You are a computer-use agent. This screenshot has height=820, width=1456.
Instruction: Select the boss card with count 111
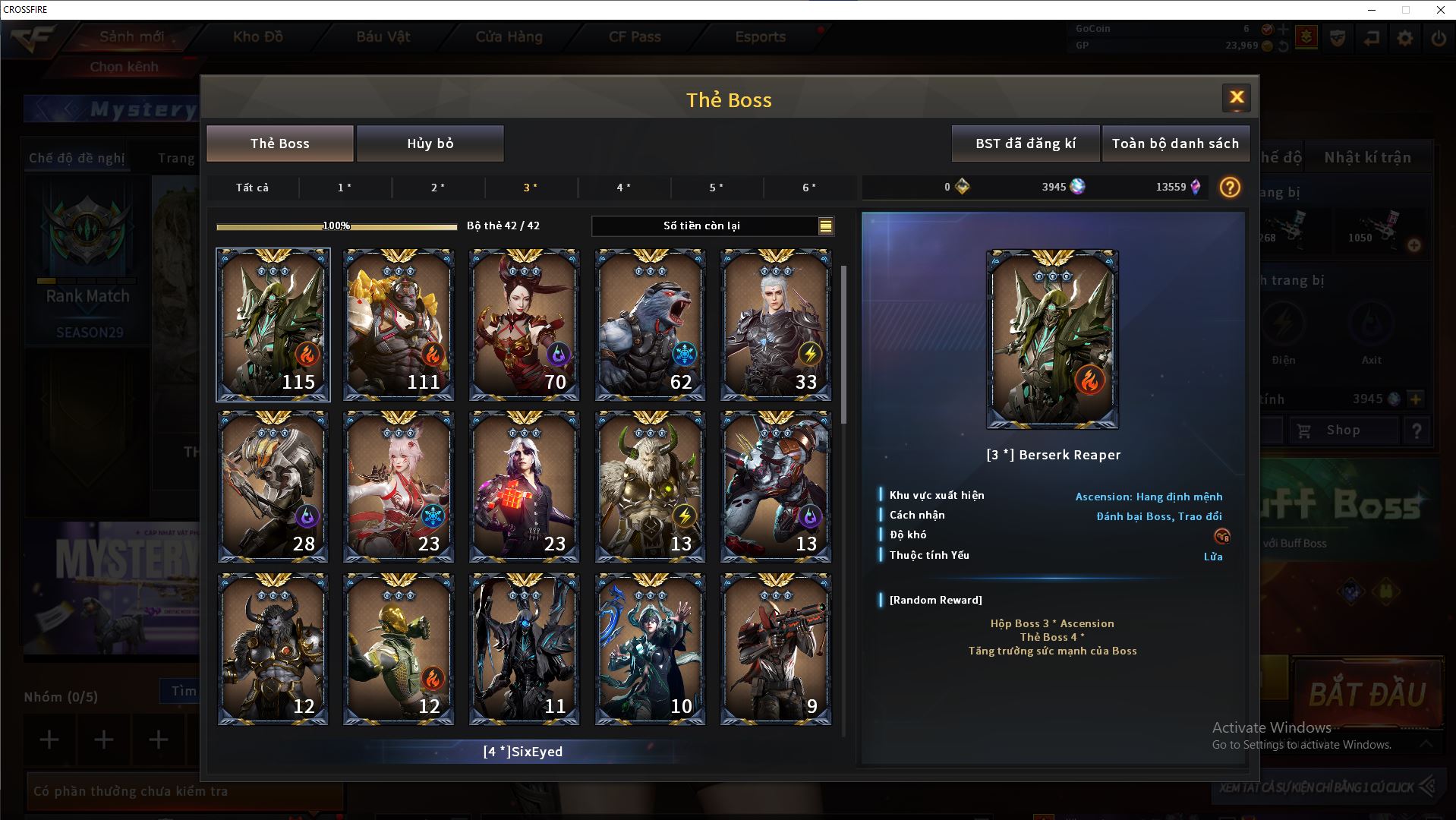click(x=399, y=324)
